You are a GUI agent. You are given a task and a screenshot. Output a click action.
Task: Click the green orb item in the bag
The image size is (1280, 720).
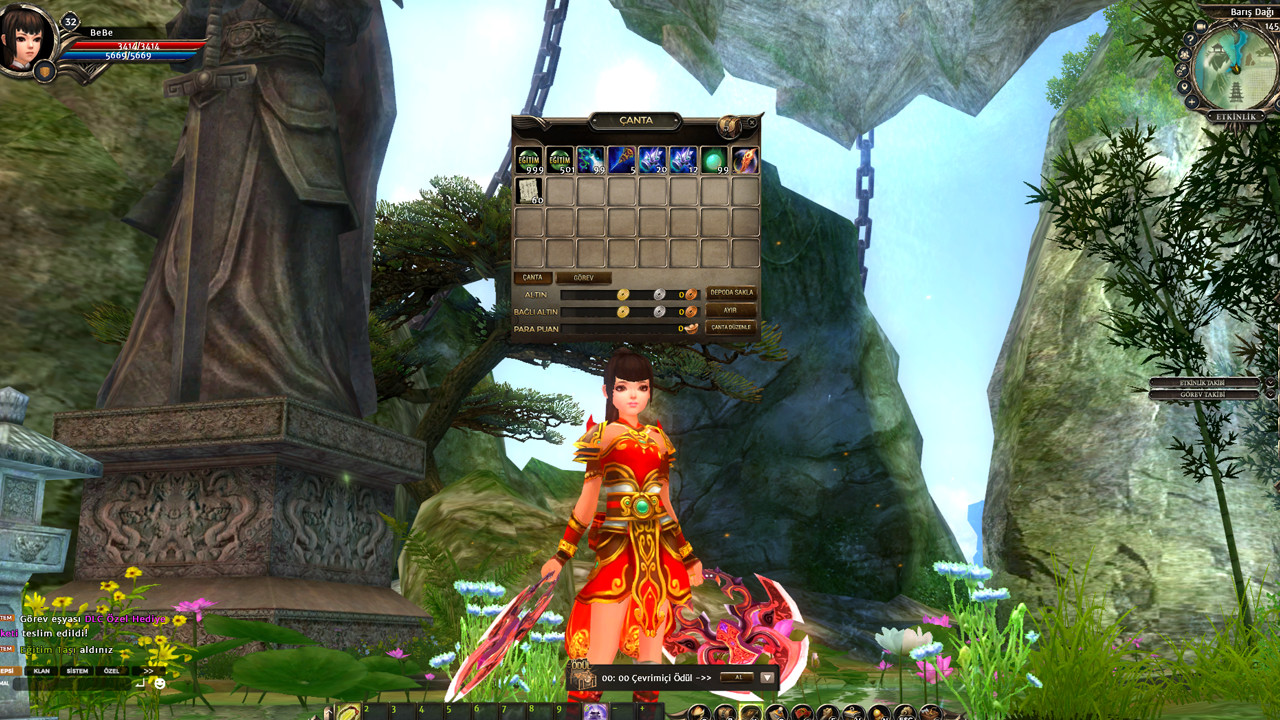point(714,160)
